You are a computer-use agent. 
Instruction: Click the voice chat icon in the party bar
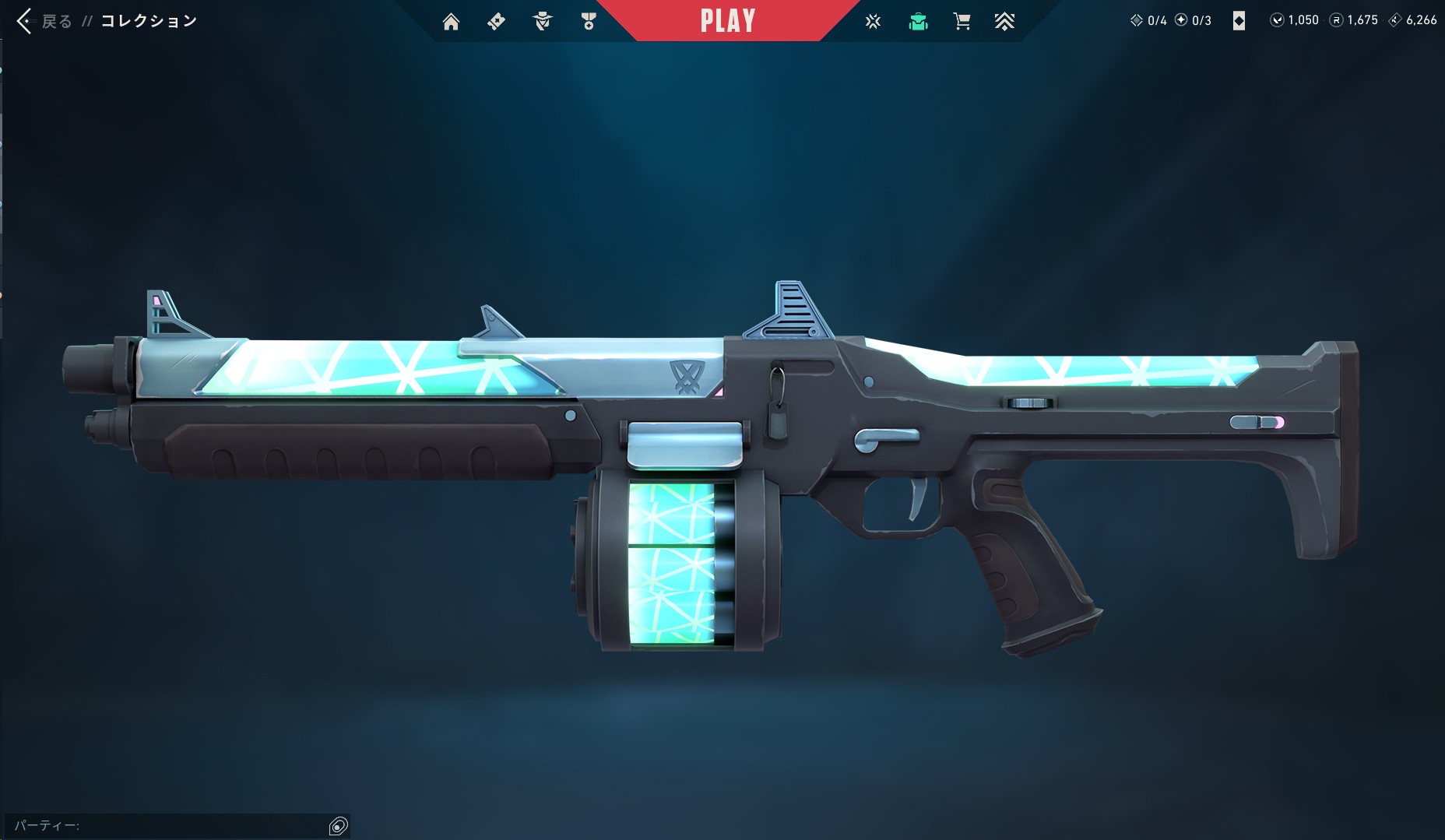pyautogui.click(x=339, y=824)
